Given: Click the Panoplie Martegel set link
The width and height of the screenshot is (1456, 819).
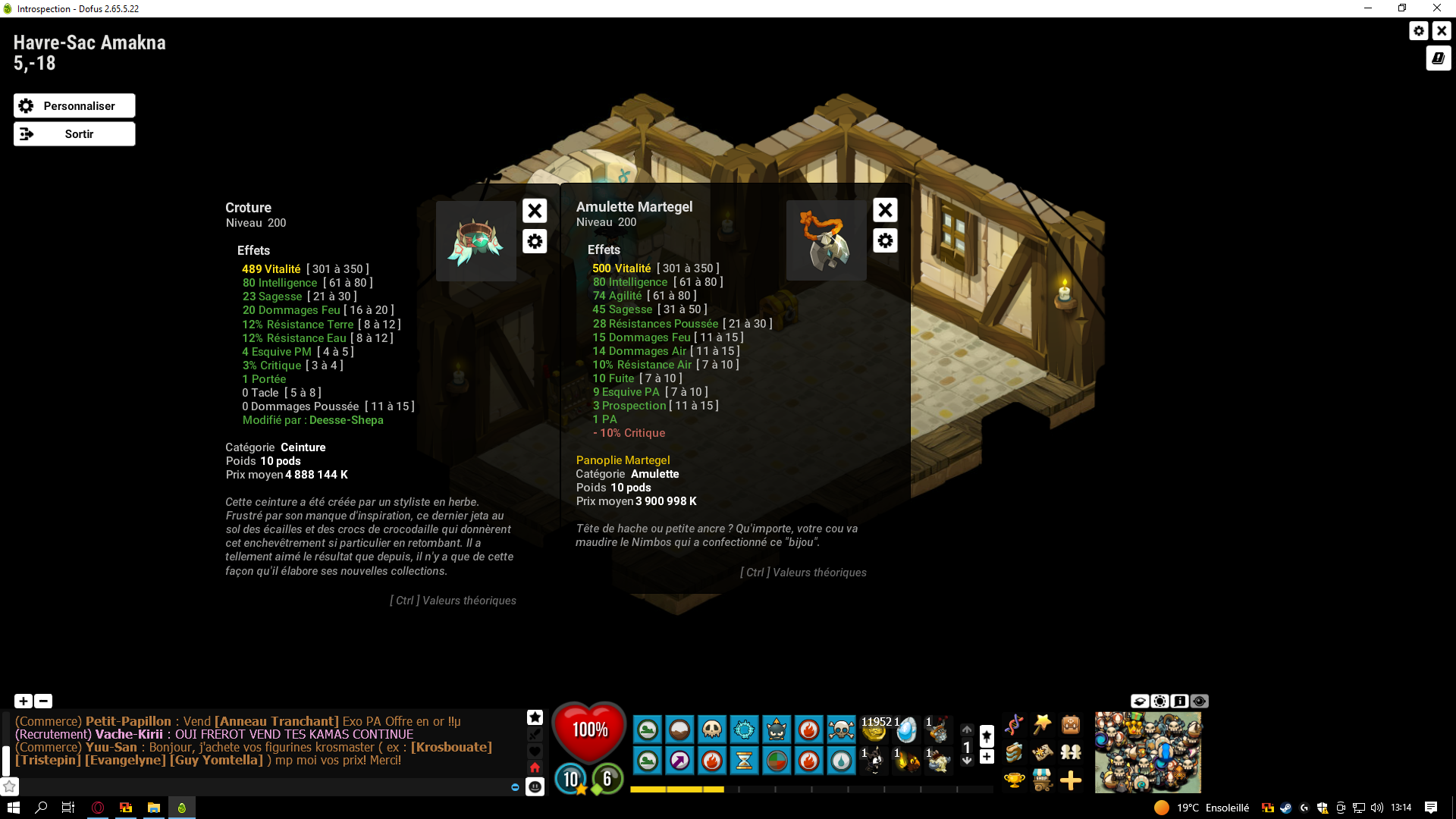Looking at the screenshot, I should click(623, 460).
